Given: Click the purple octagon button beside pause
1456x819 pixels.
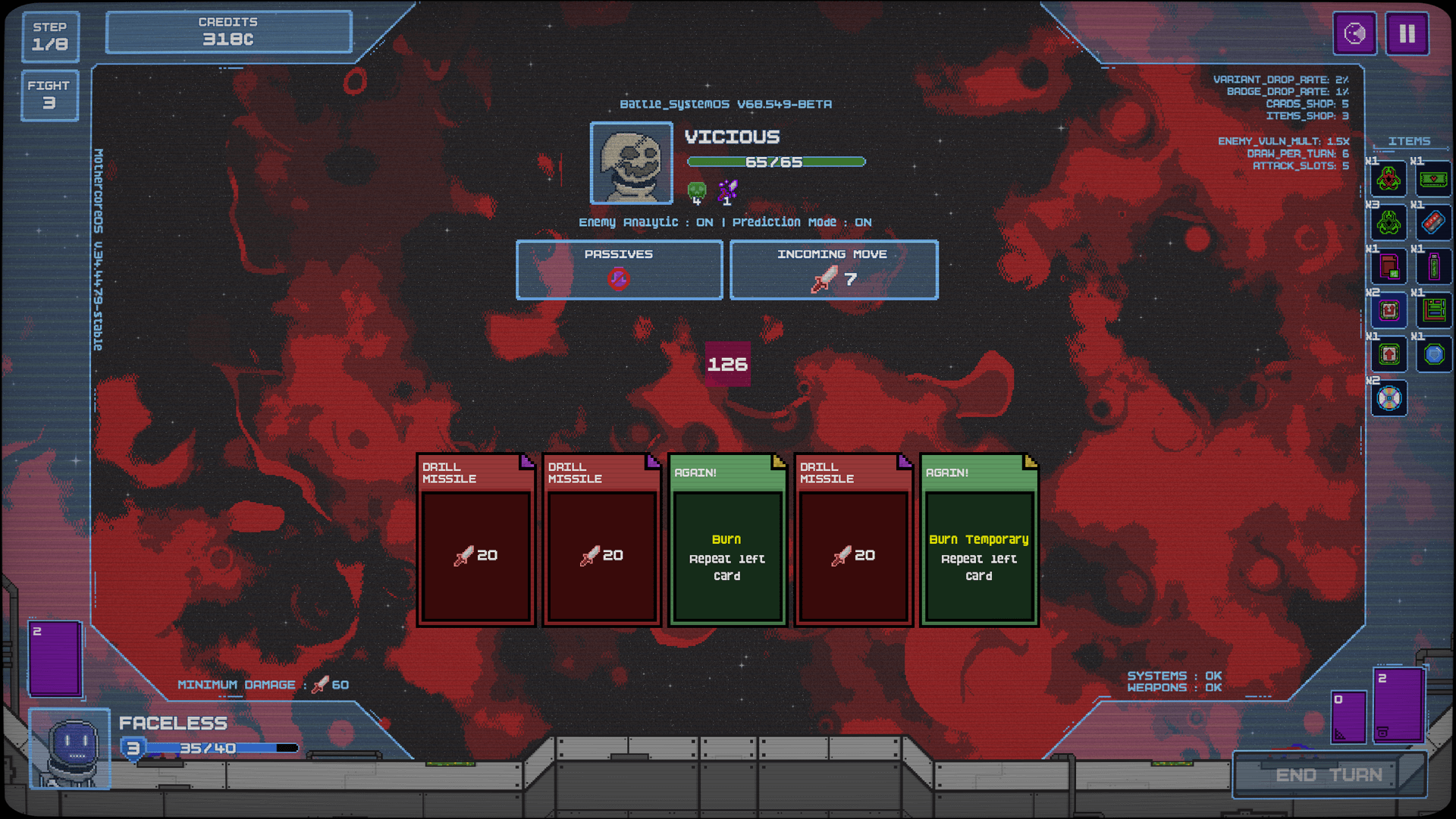Looking at the screenshot, I should (x=1354, y=34).
